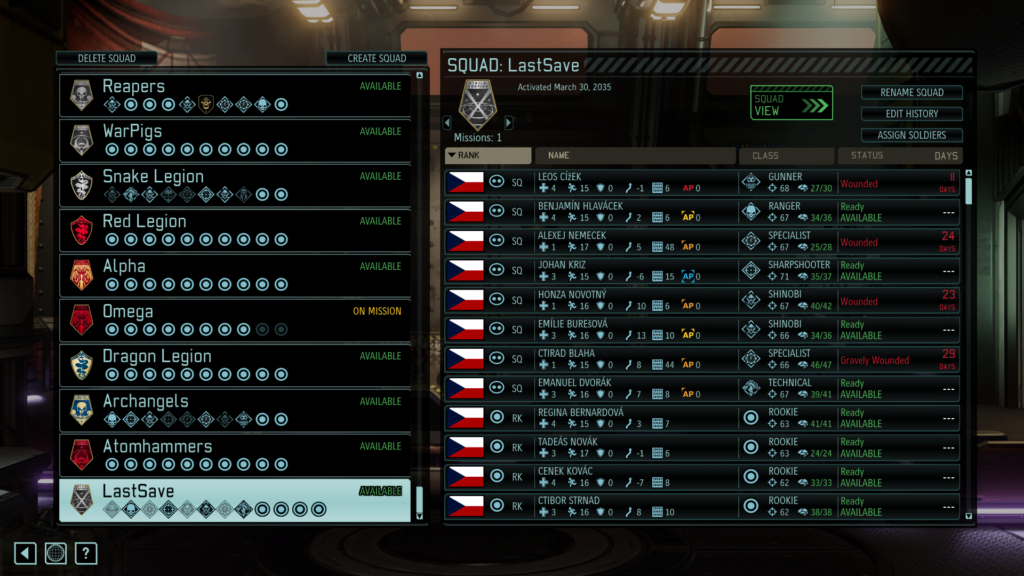Sort the list by Class

coord(786,156)
